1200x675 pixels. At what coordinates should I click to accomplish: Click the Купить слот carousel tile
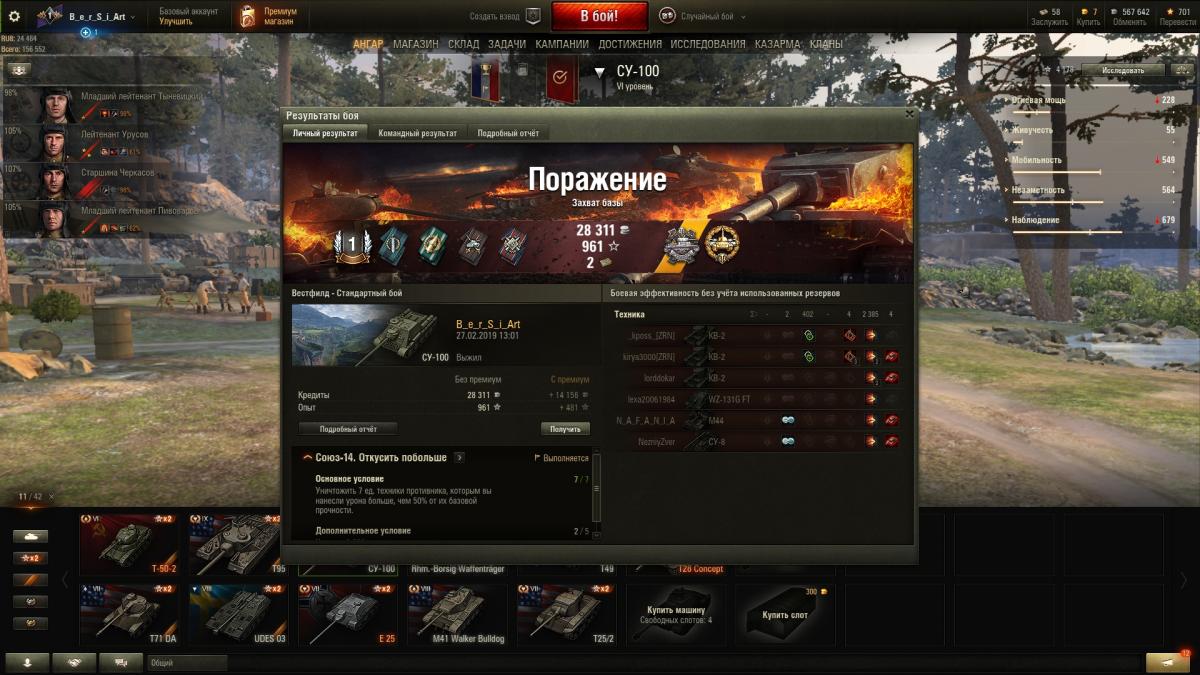(785, 614)
